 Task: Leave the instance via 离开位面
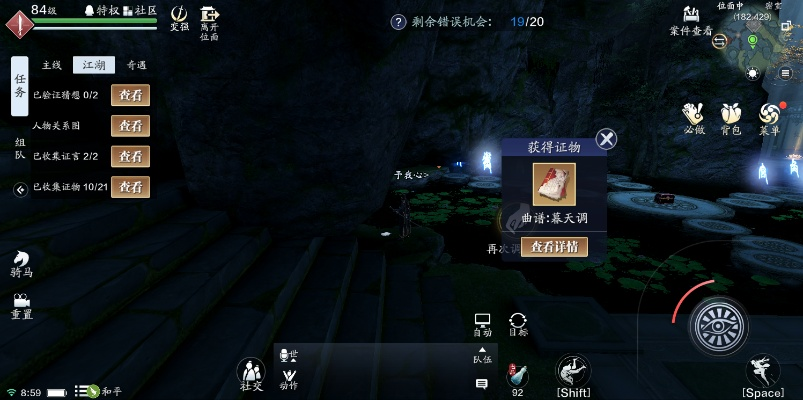209,17
